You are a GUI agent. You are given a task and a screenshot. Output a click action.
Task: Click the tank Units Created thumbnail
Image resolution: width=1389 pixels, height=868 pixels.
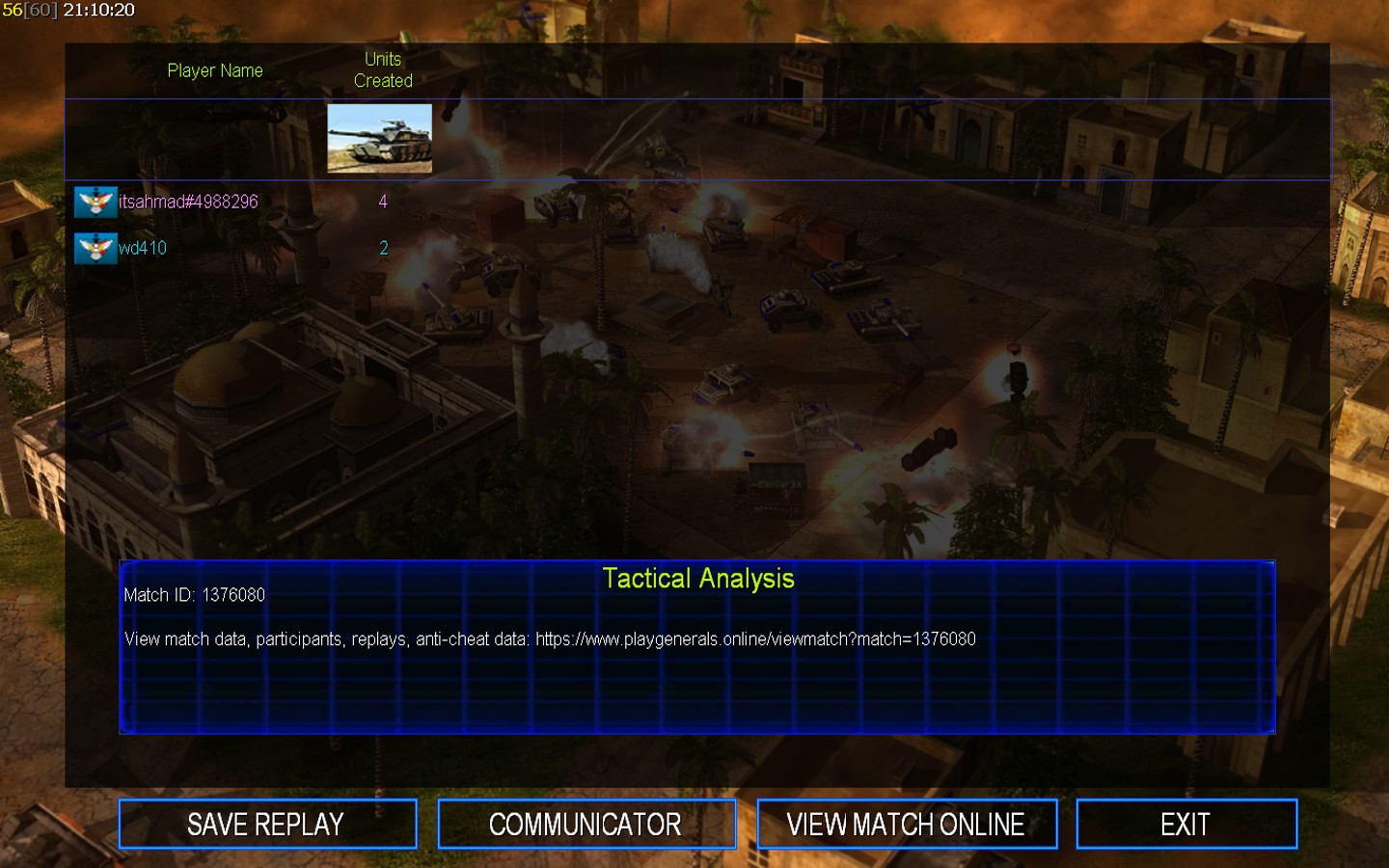pyautogui.click(x=379, y=139)
